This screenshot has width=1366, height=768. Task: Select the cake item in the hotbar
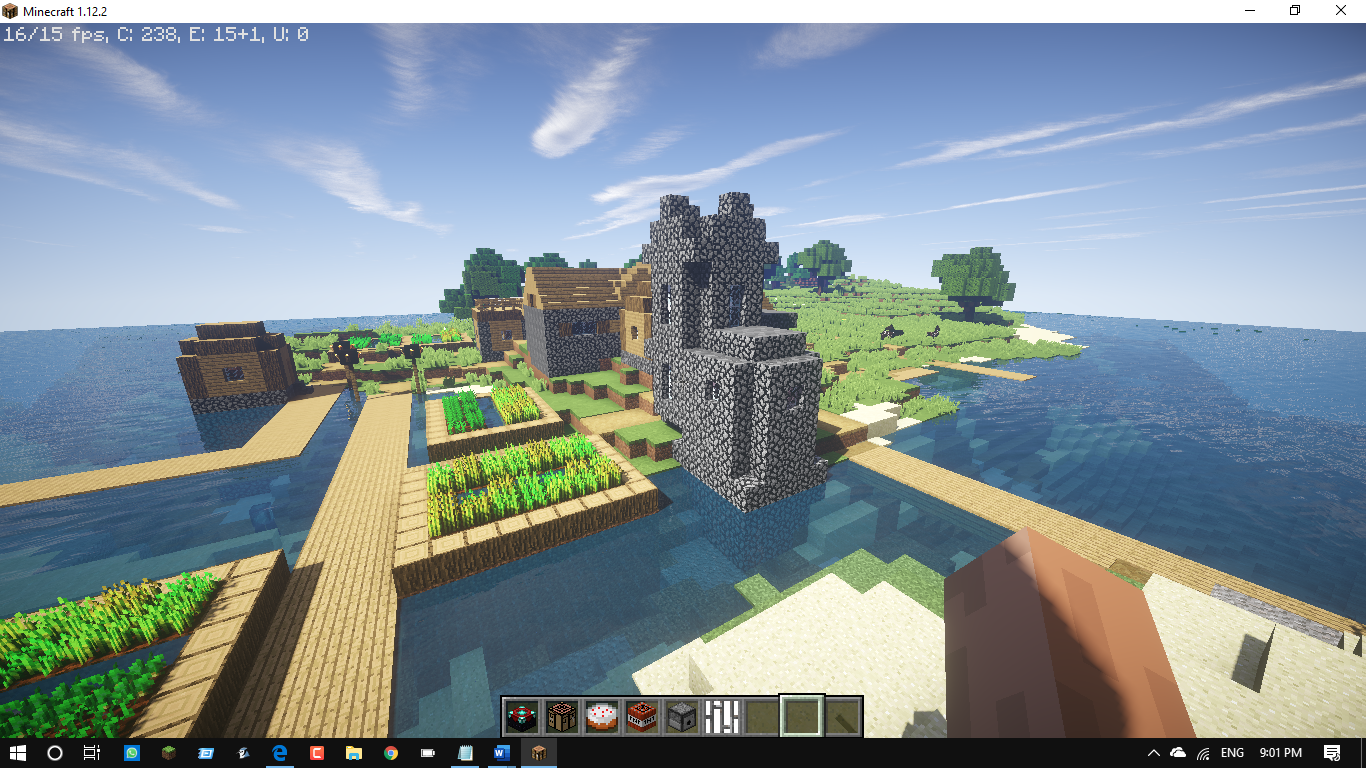pyautogui.click(x=601, y=713)
